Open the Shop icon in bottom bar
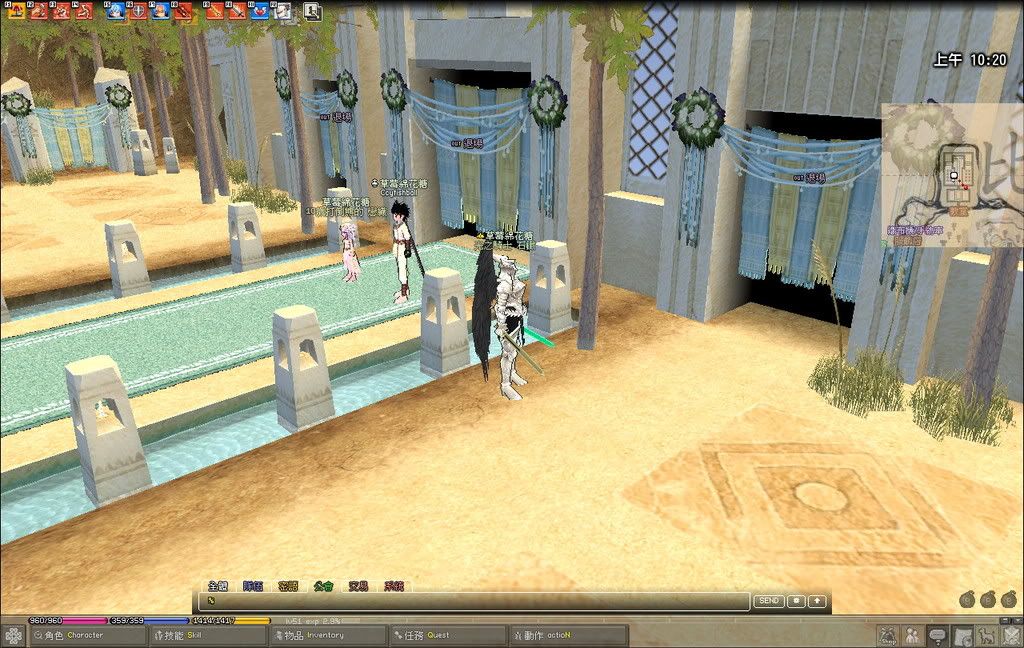 point(887,635)
